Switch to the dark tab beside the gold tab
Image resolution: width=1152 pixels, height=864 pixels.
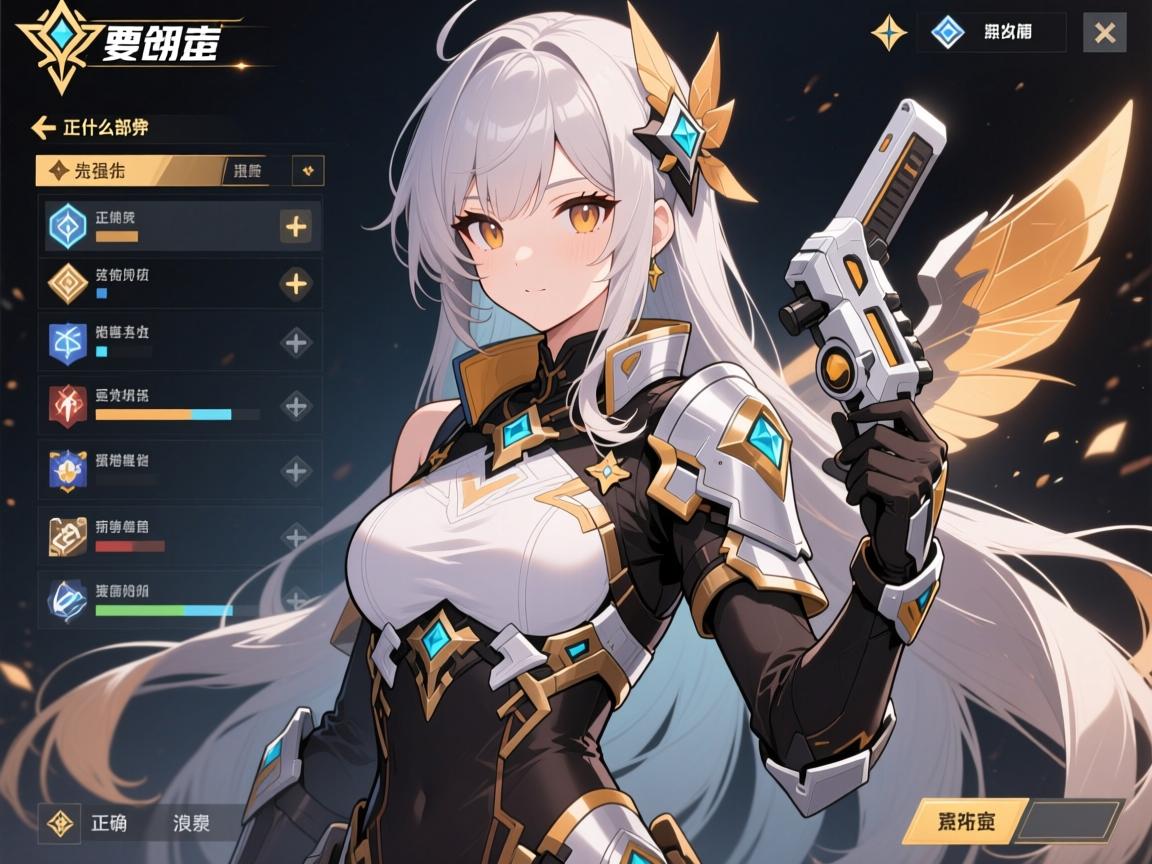click(x=253, y=170)
